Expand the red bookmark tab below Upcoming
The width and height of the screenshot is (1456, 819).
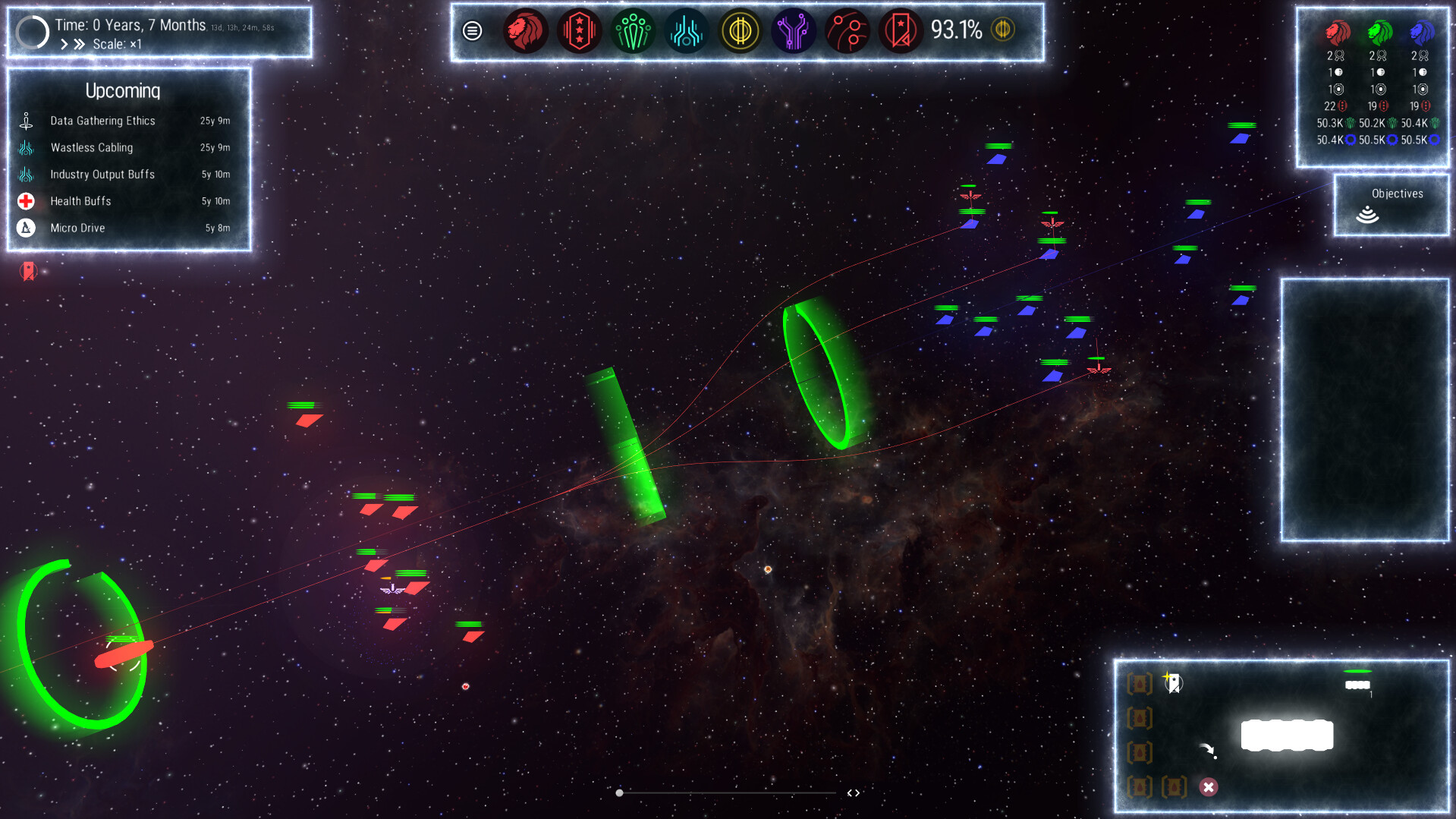point(28,271)
